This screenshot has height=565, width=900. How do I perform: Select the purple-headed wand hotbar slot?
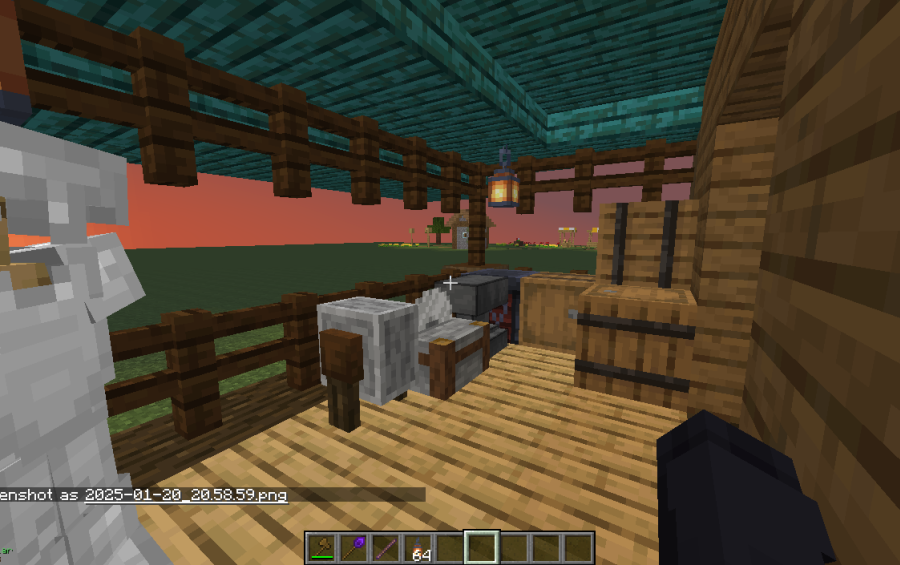pyautogui.click(x=355, y=547)
